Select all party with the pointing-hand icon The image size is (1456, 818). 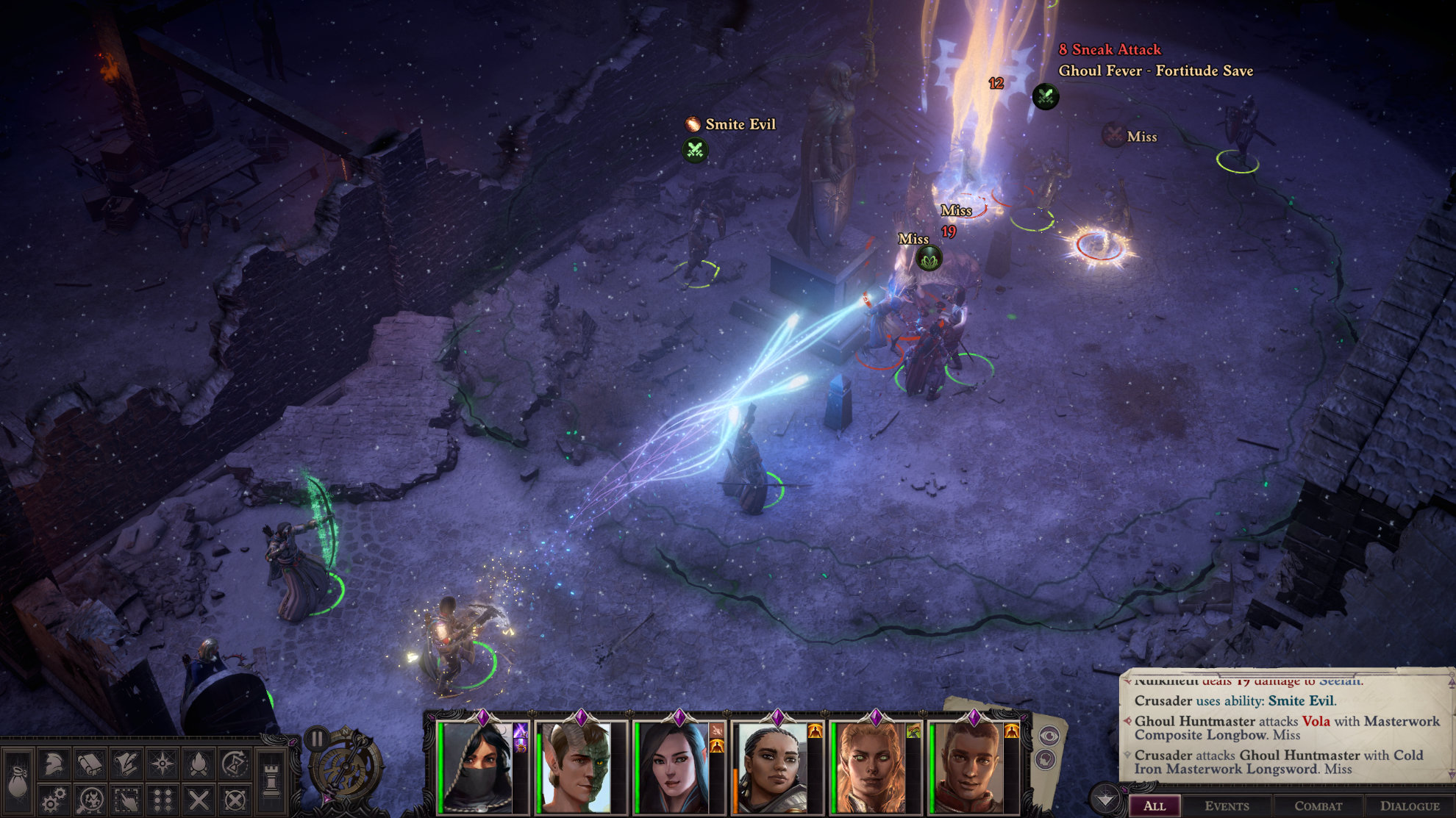point(126,799)
